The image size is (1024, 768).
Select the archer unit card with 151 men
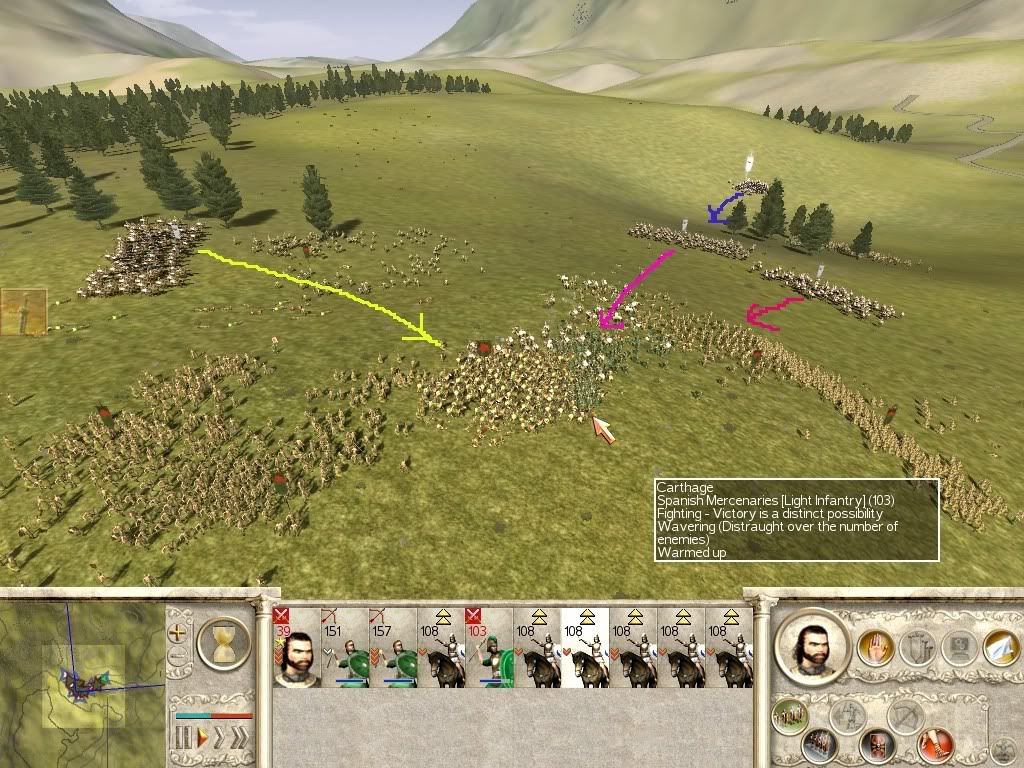tap(344, 648)
